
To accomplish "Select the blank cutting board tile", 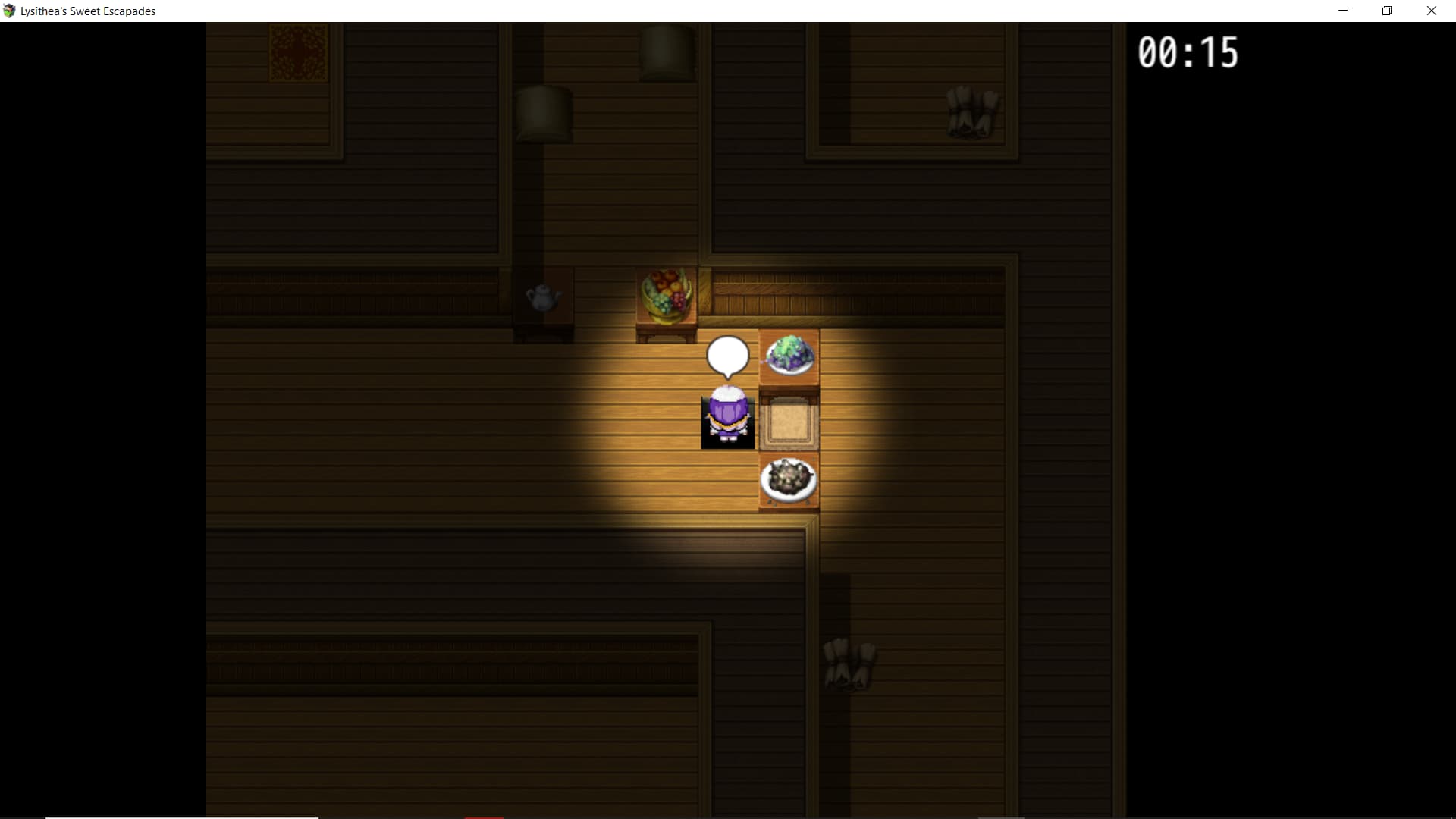I will tap(789, 422).
